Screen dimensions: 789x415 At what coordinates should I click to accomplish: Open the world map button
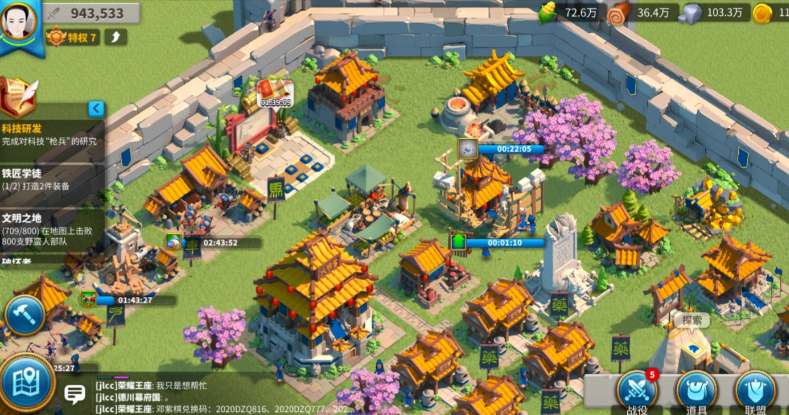[27, 384]
